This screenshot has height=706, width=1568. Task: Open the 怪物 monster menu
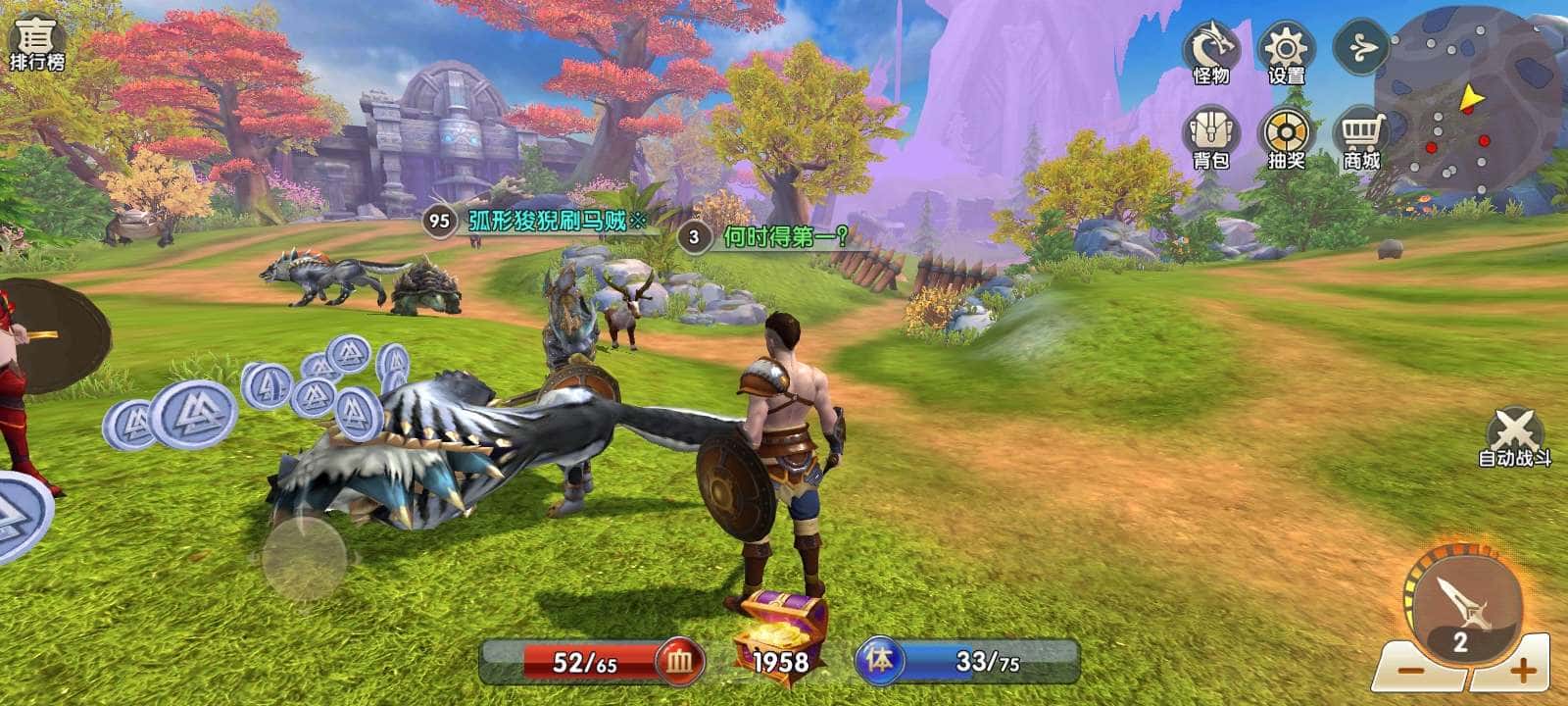click(x=1211, y=52)
